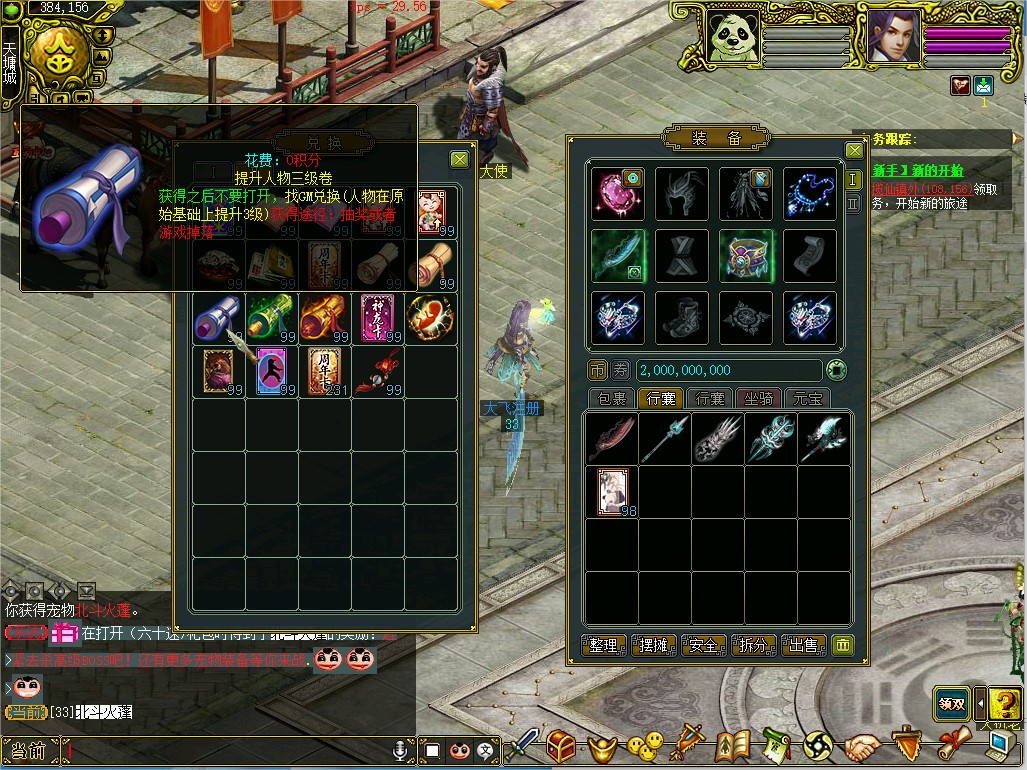This screenshot has width=1027, height=770.
Task: Click the 领双 button
Action: tap(951, 703)
